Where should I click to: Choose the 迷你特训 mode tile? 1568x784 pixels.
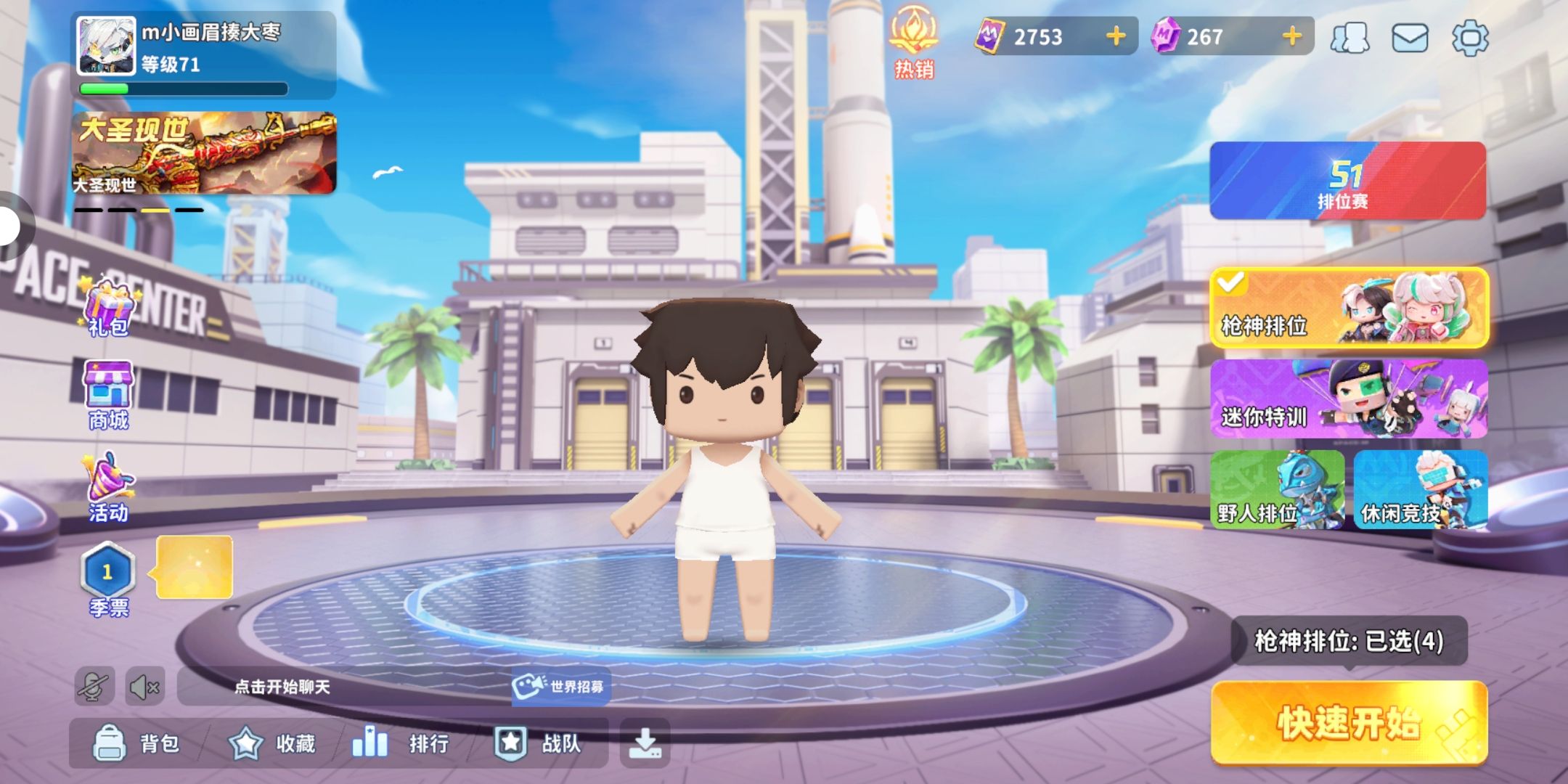click(x=1349, y=399)
